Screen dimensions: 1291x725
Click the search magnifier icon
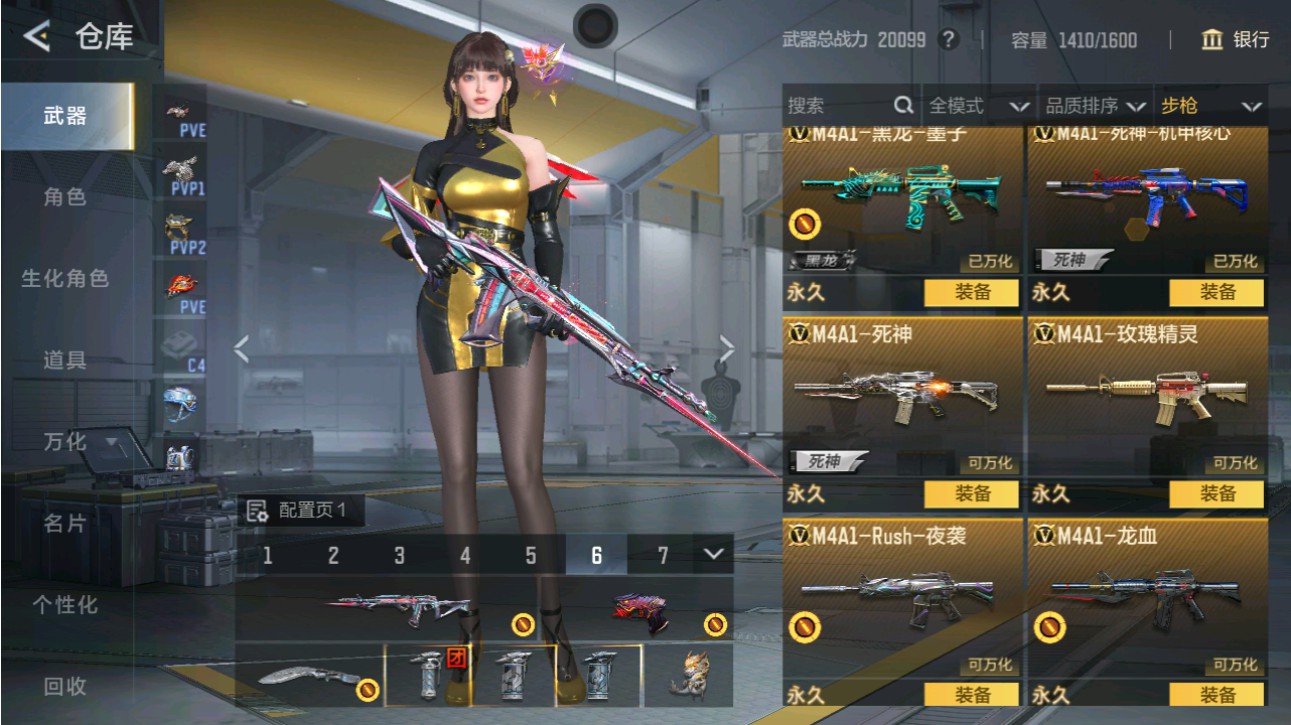point(902,104)
